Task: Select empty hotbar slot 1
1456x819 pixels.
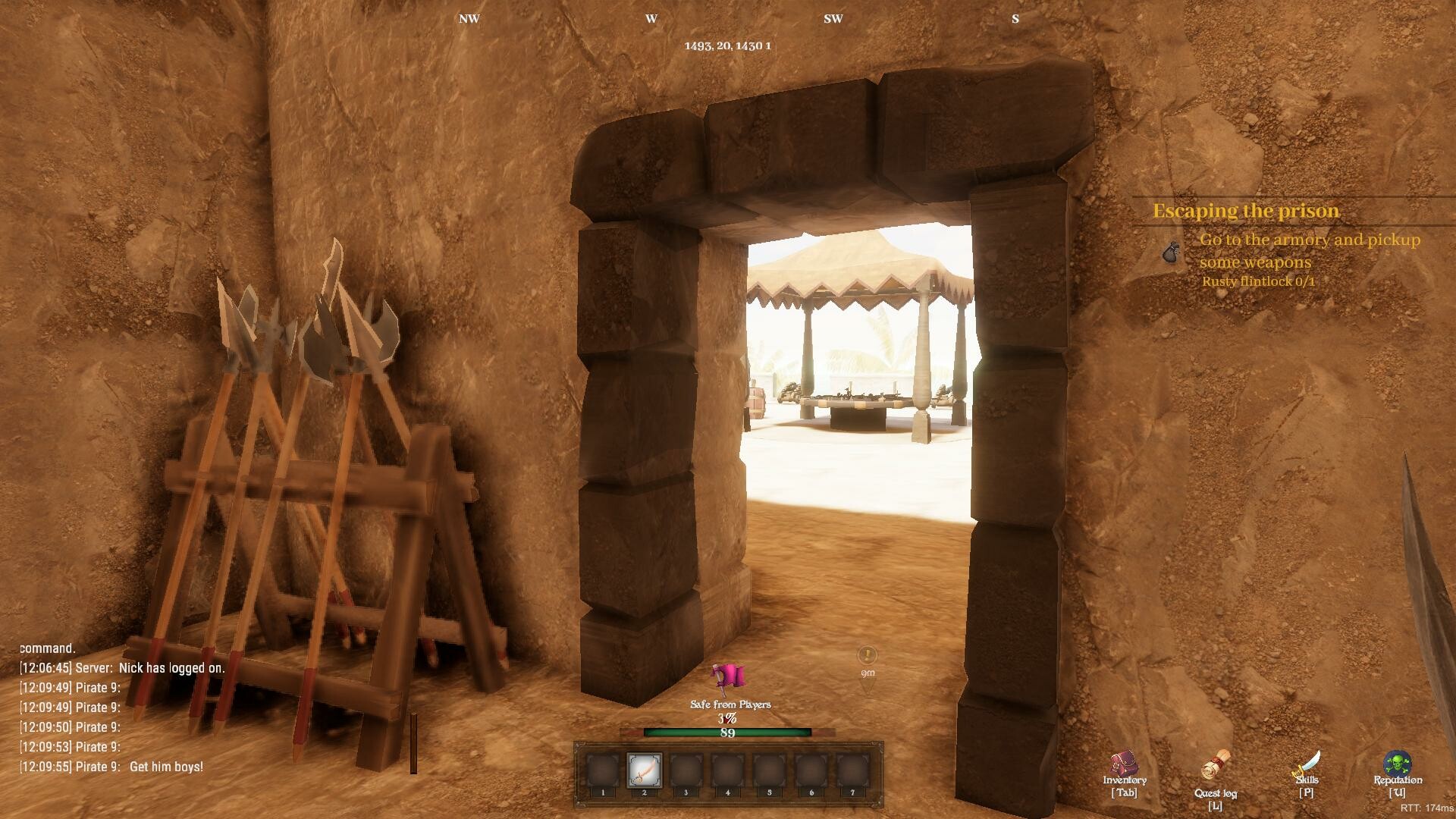Action: pyautogui.click(x=604, y=769)
